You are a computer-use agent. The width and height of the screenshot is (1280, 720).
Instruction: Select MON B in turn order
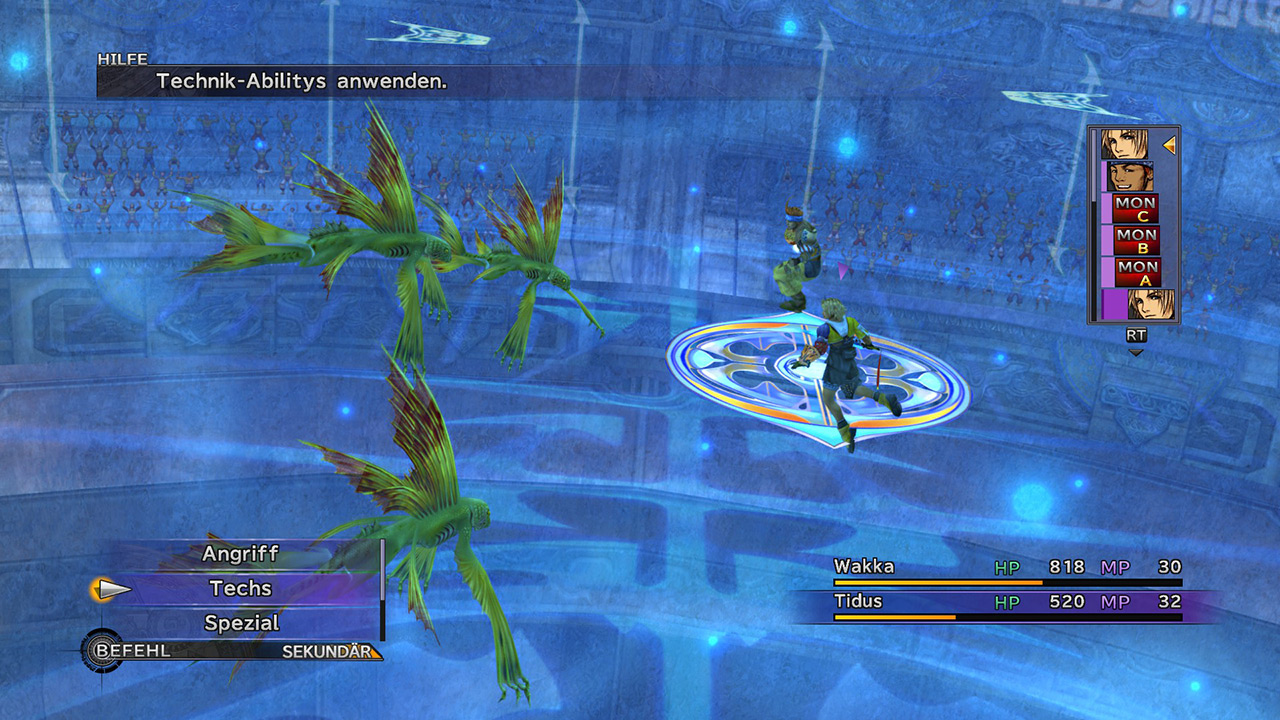1136,240
